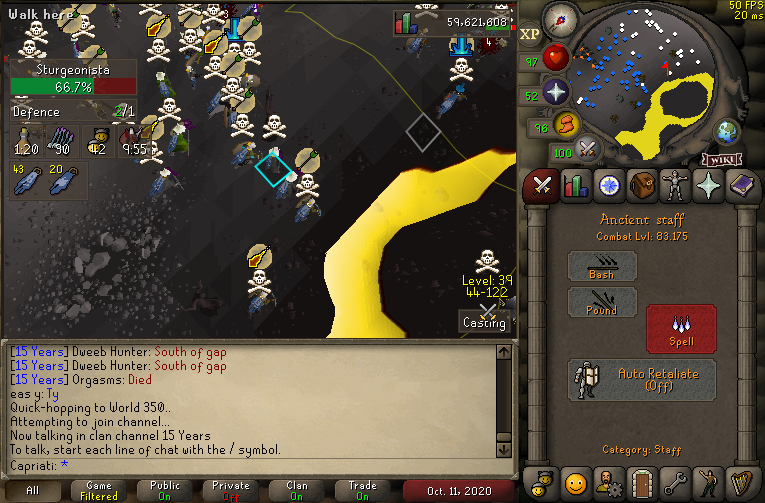The height and width of the screenshot is (503, 765).
Task: Toggle the XP drops button
Action: pyautogui.click(x=530, y=34)
